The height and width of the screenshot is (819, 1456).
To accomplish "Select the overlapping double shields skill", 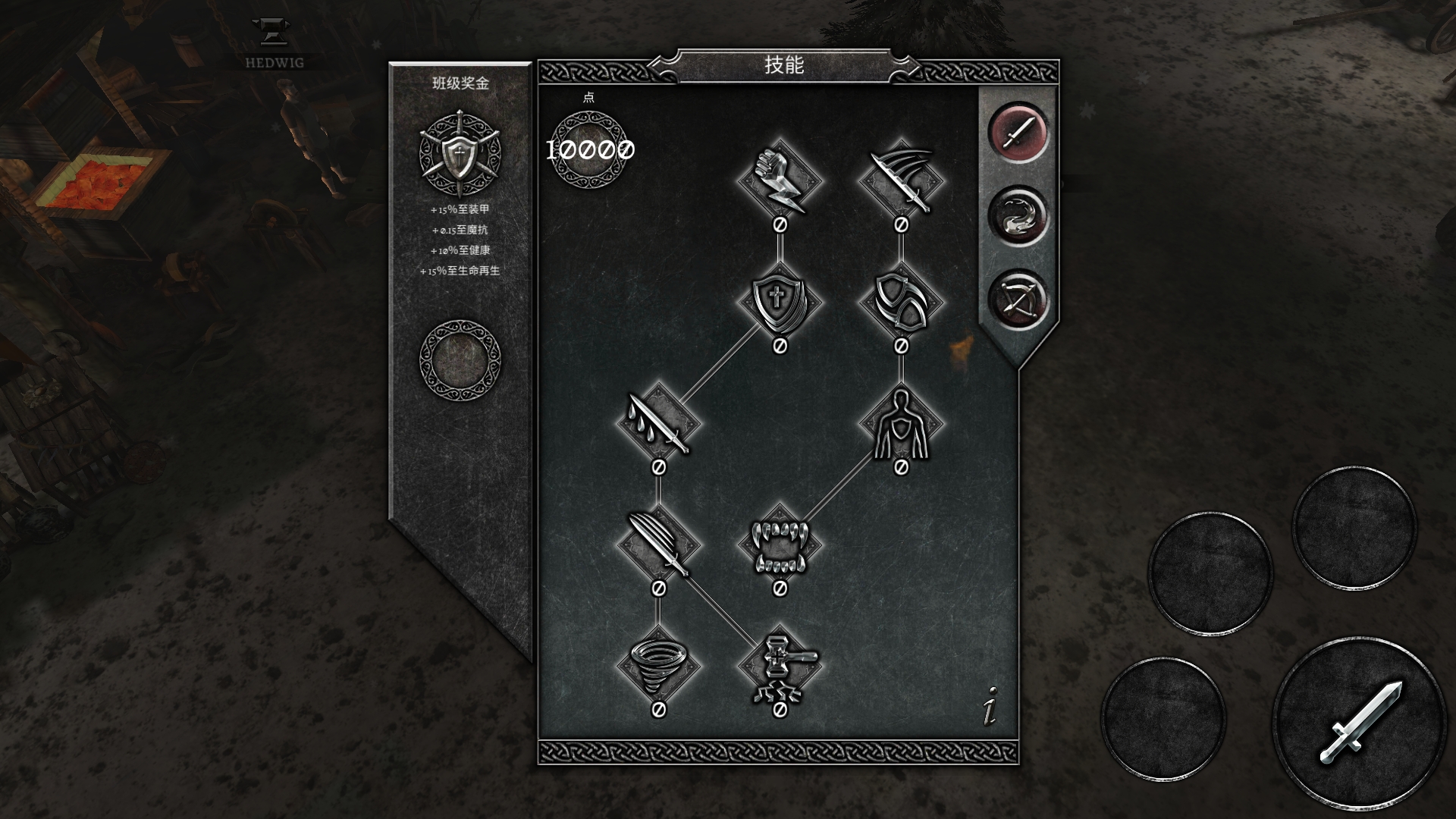I will [x=901, y=303].
